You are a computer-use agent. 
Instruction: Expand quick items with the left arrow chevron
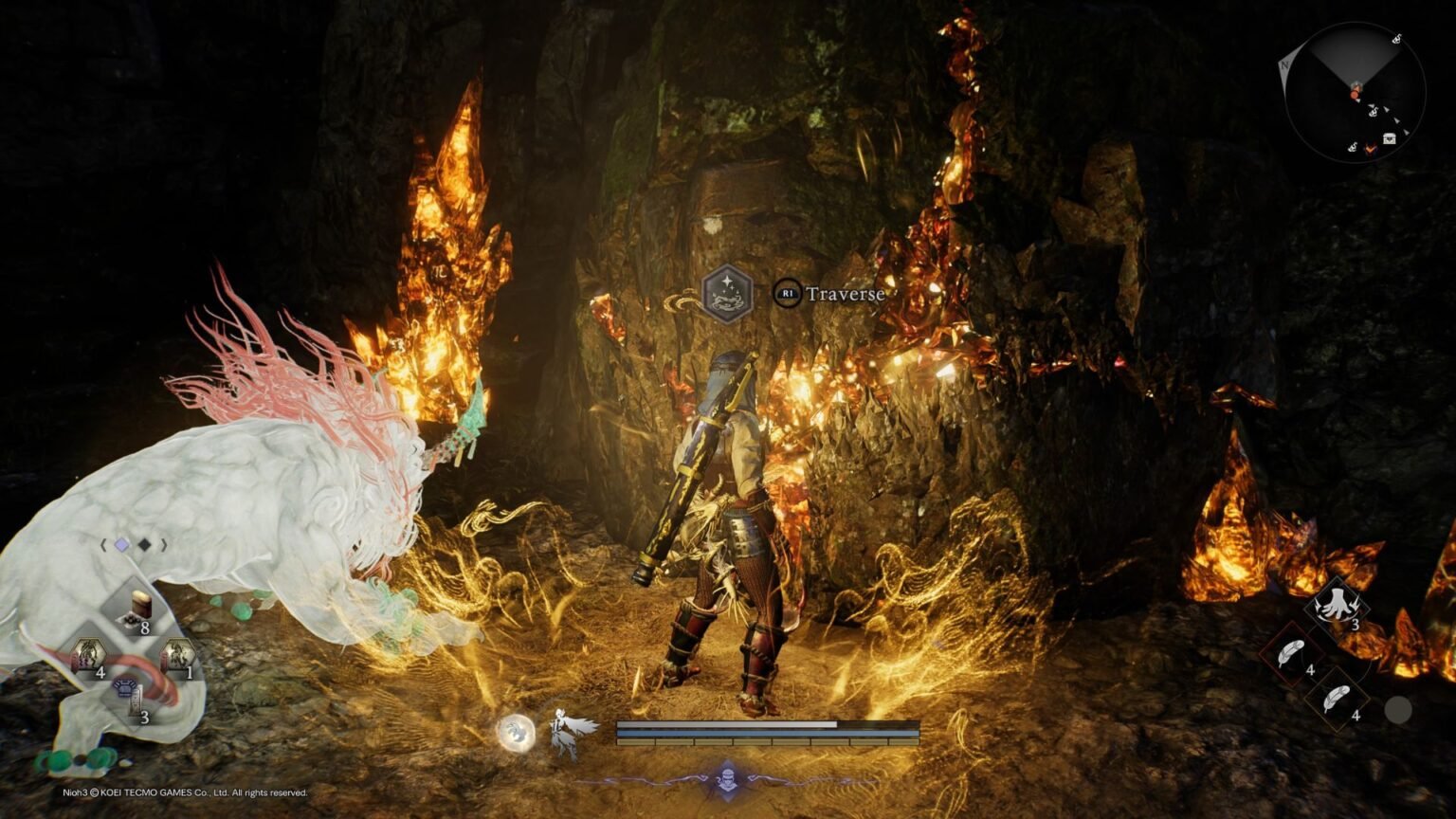coord(103,545)
